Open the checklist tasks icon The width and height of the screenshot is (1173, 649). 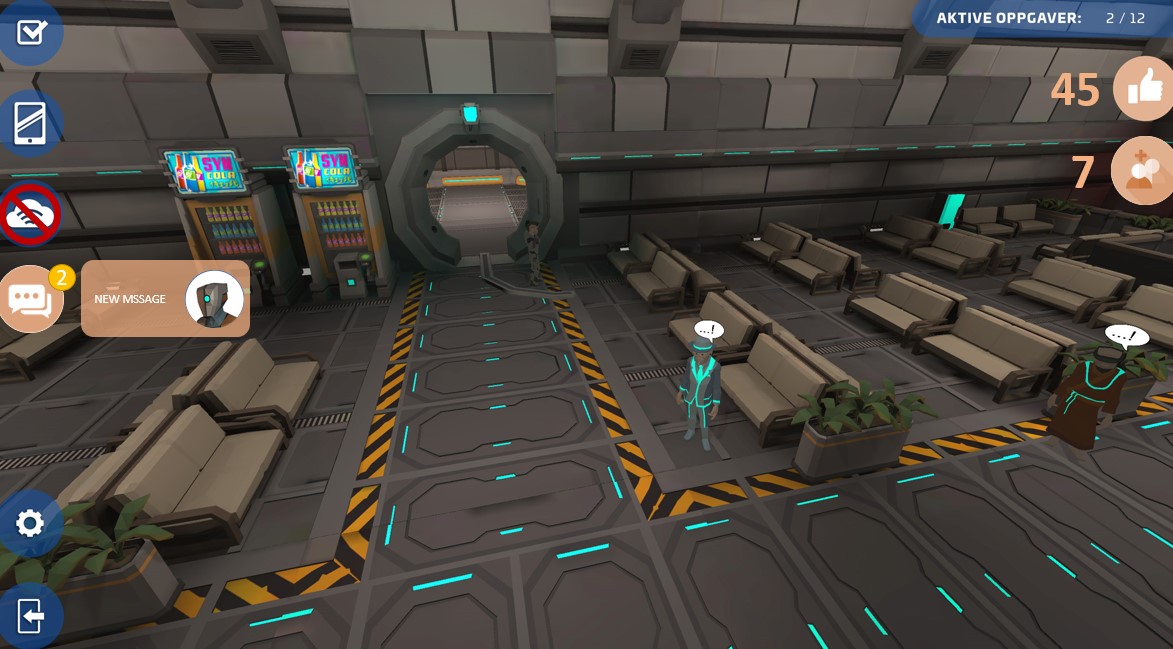coord(30,32)
